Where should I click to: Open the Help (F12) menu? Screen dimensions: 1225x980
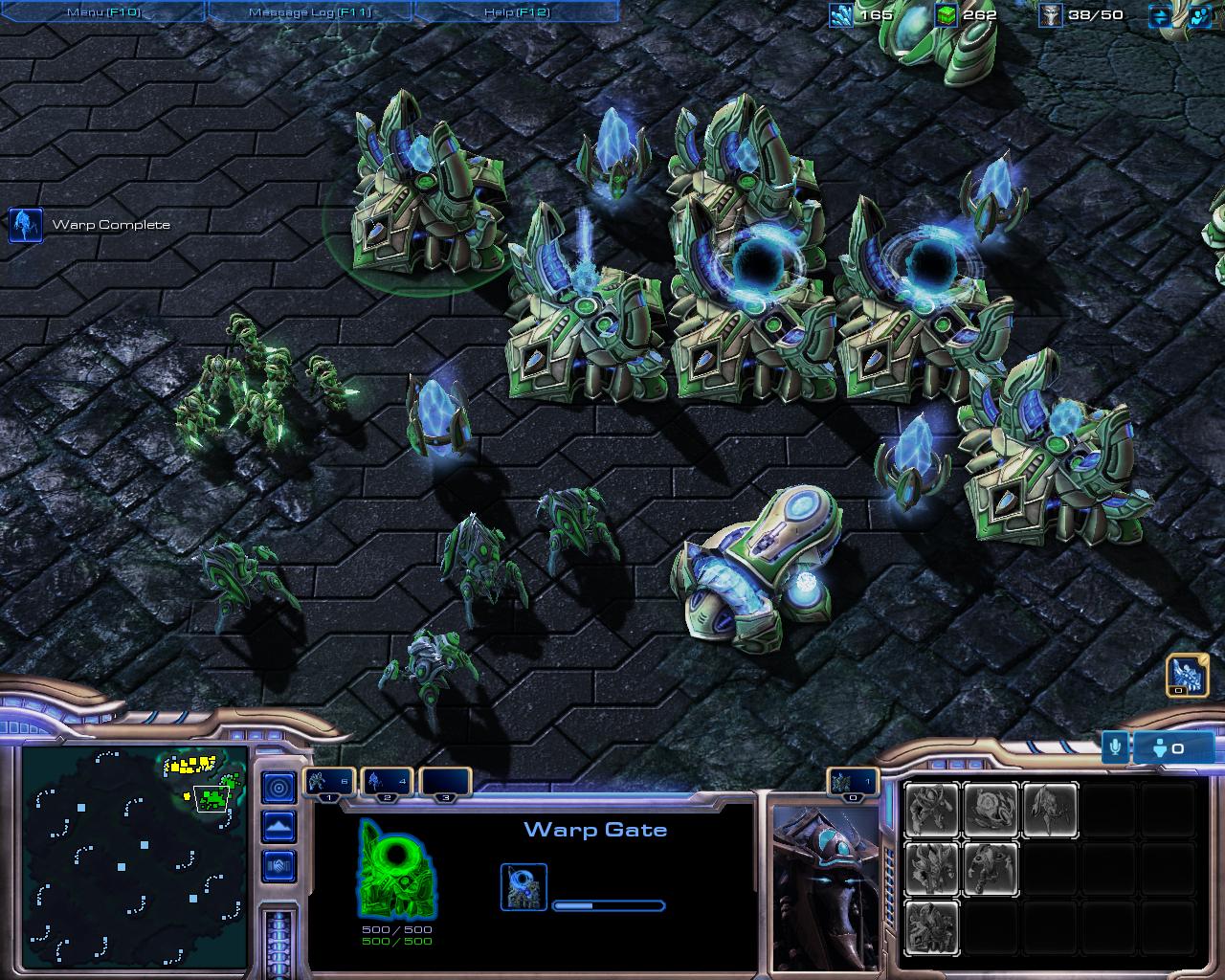coord(517,11)
